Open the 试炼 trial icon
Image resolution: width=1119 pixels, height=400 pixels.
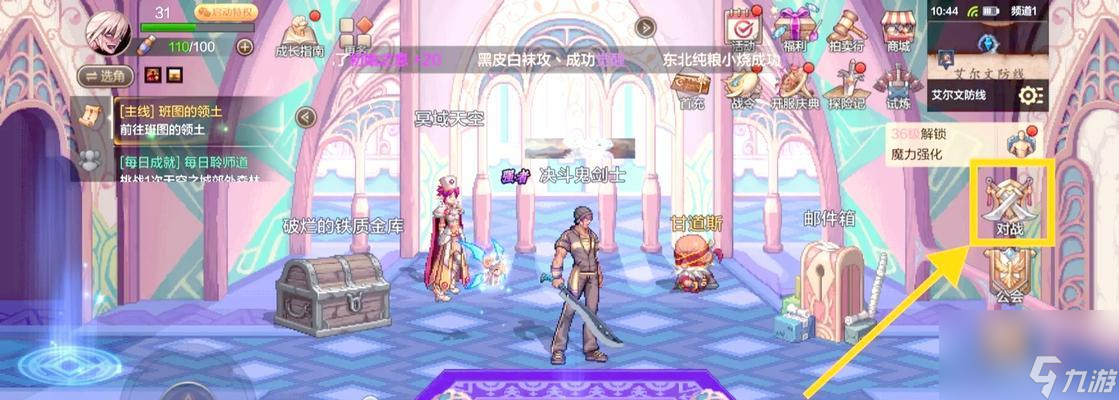898,86
